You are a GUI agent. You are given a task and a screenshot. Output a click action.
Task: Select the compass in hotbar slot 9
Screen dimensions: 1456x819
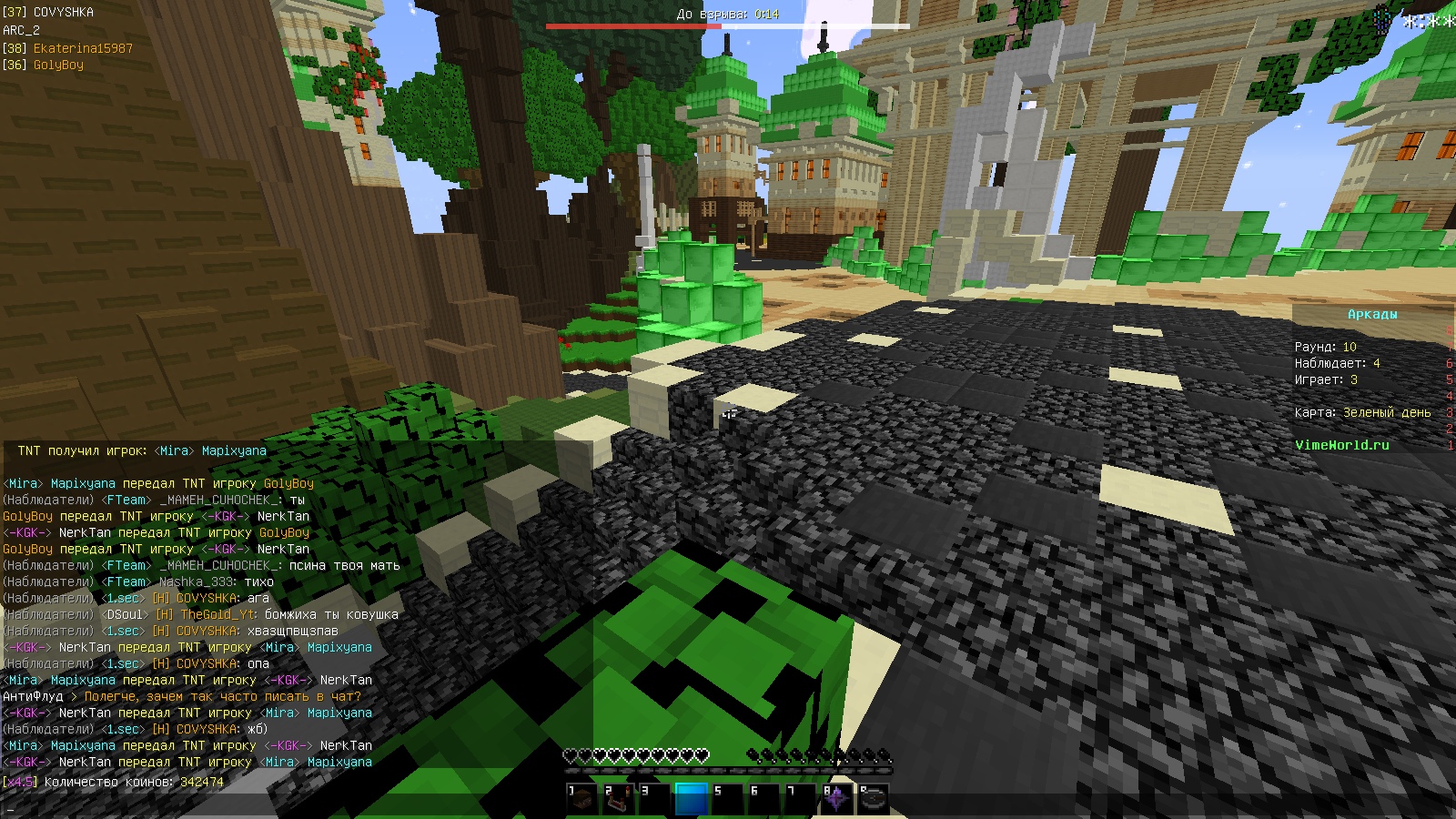[x=873, y=800]
